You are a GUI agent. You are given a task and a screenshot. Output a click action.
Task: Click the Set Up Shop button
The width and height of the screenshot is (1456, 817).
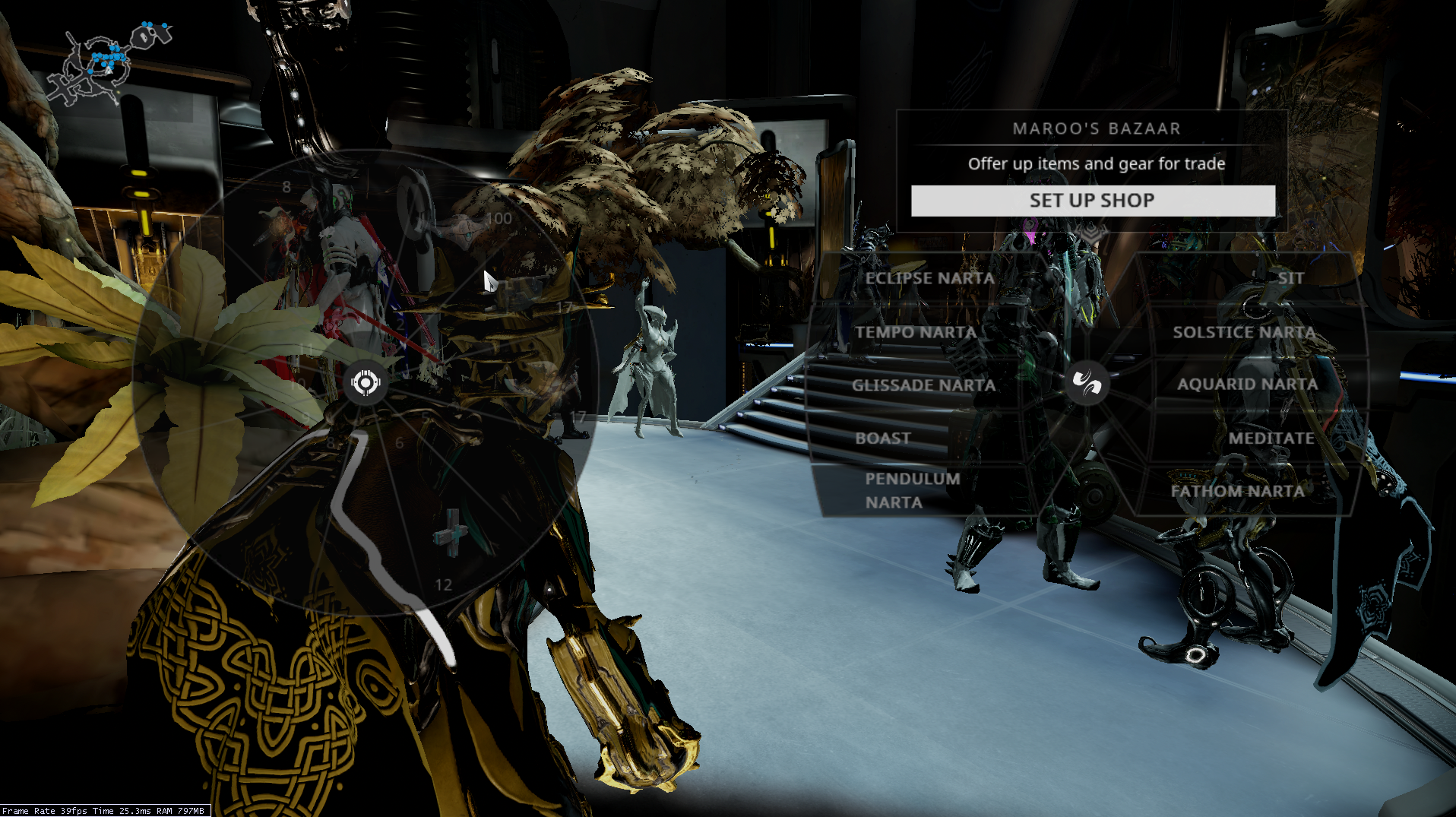1093,201
